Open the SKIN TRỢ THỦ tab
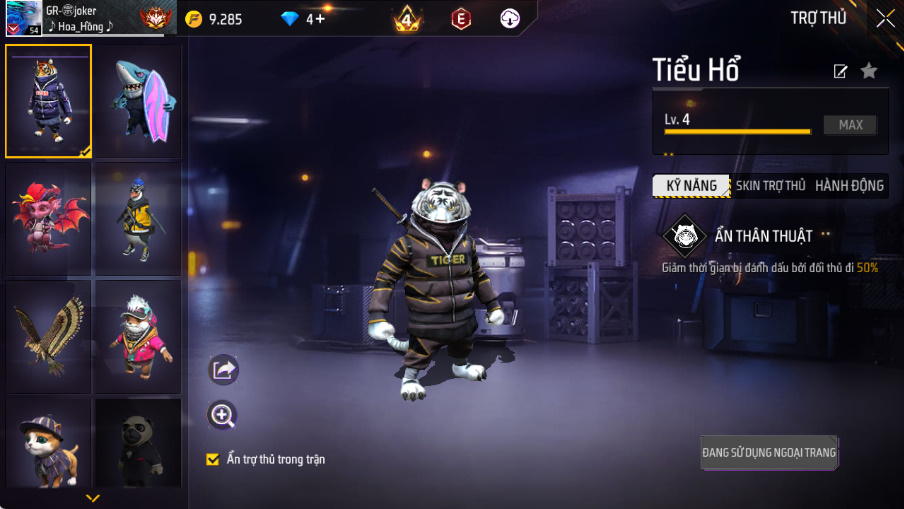This screenshot has width=904, height=509. 770,186
